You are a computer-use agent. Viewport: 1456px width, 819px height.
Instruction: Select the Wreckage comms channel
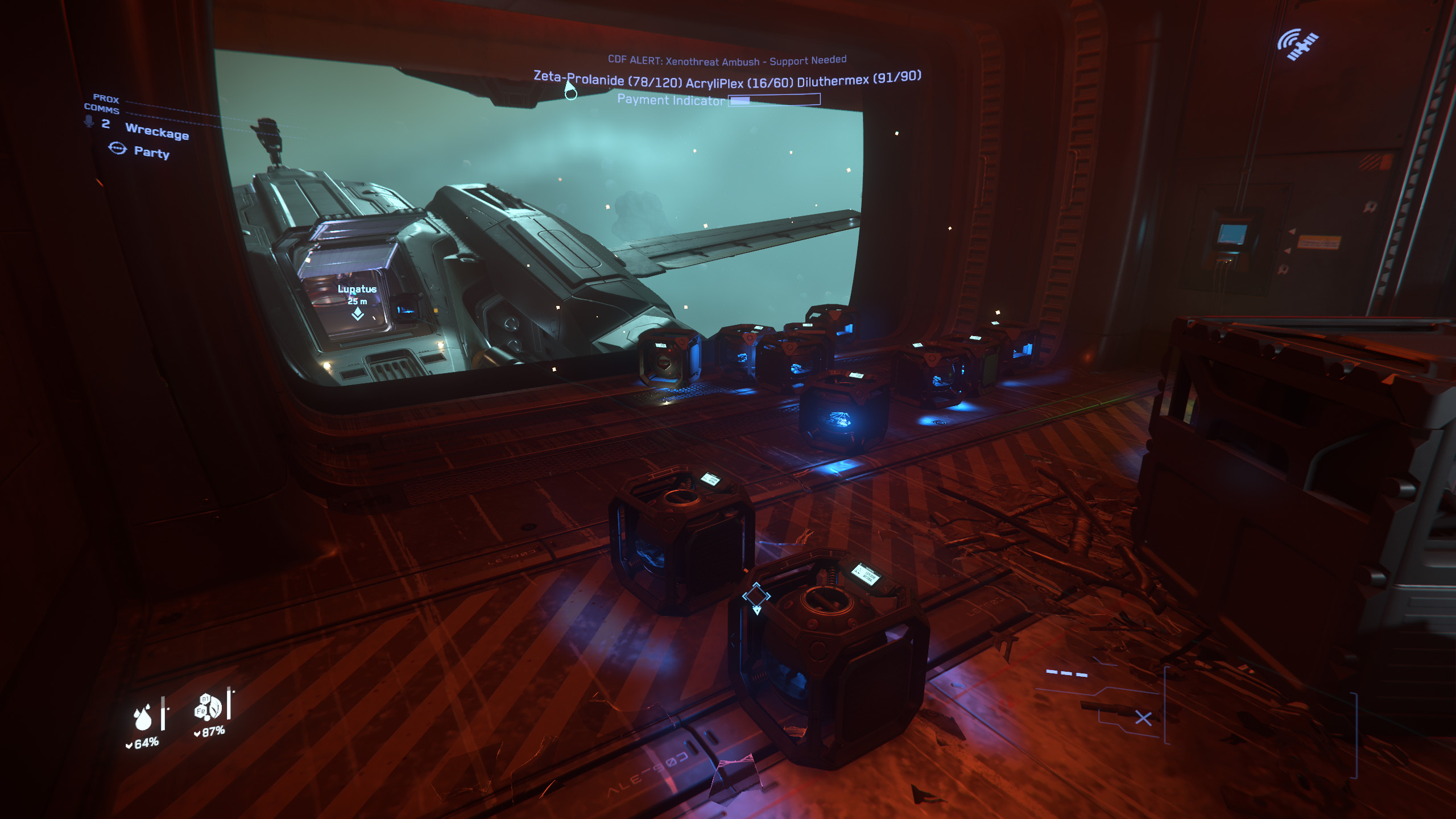157,132
